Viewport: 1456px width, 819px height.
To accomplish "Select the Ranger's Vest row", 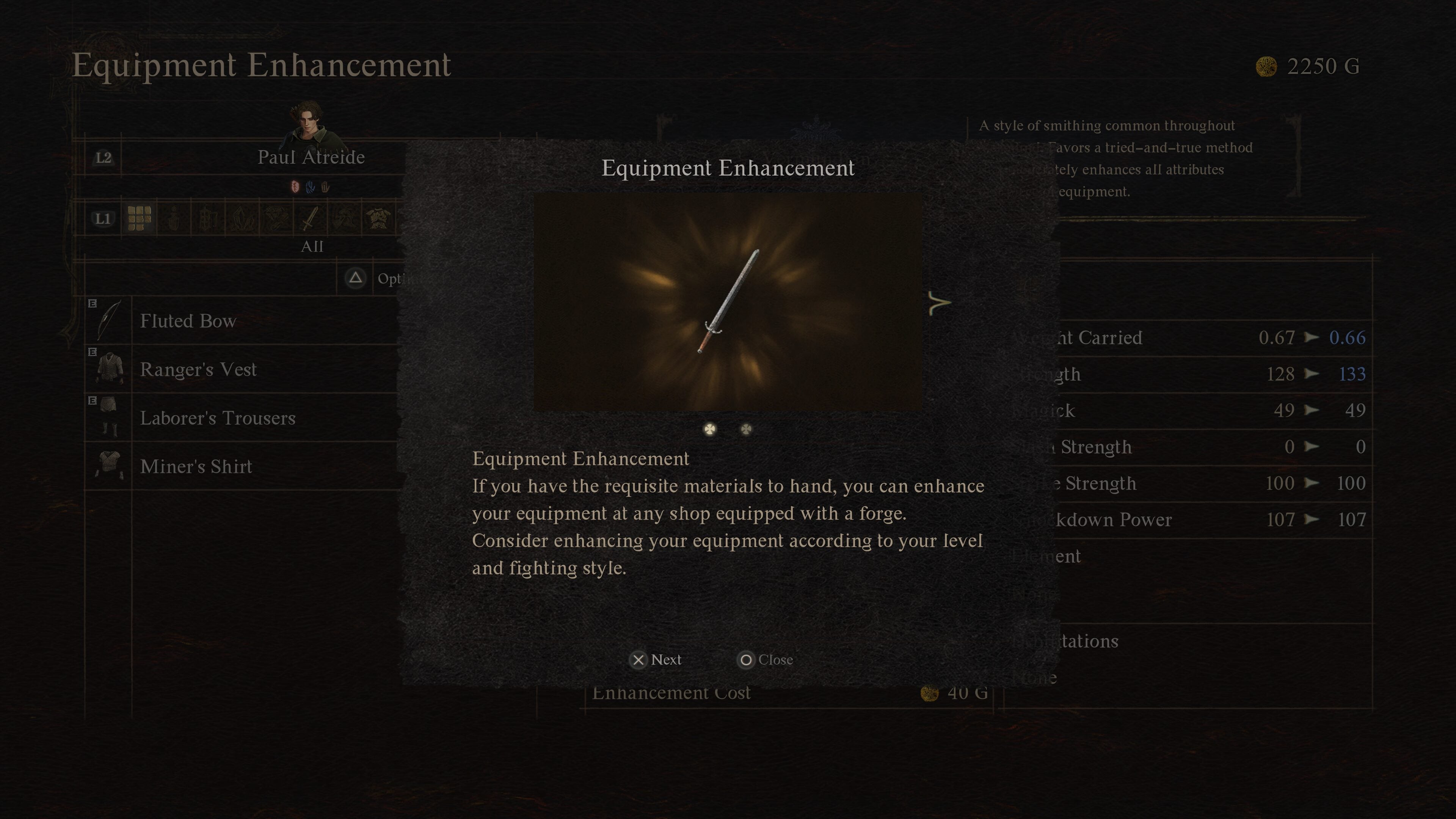I will coord(198,370).
